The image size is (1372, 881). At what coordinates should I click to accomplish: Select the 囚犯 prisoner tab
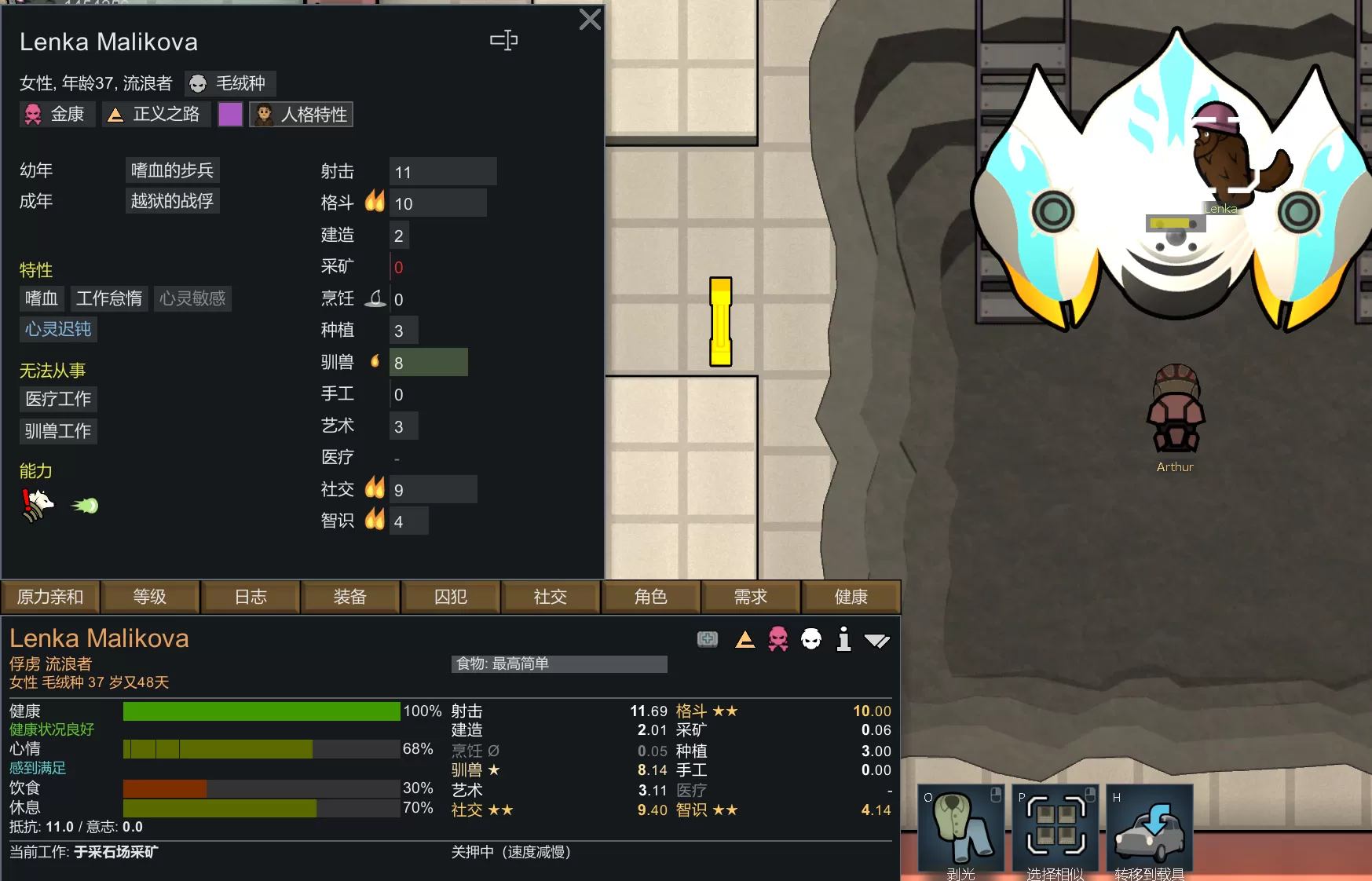pos(451,597)
